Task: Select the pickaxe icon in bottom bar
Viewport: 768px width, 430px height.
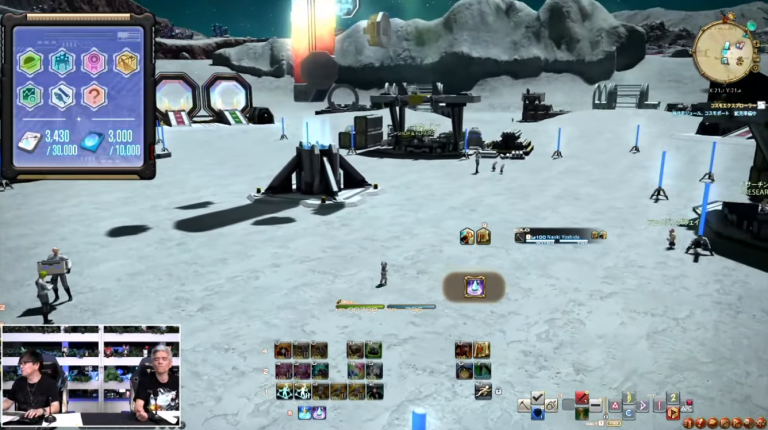Action: (x=524, y=405)
